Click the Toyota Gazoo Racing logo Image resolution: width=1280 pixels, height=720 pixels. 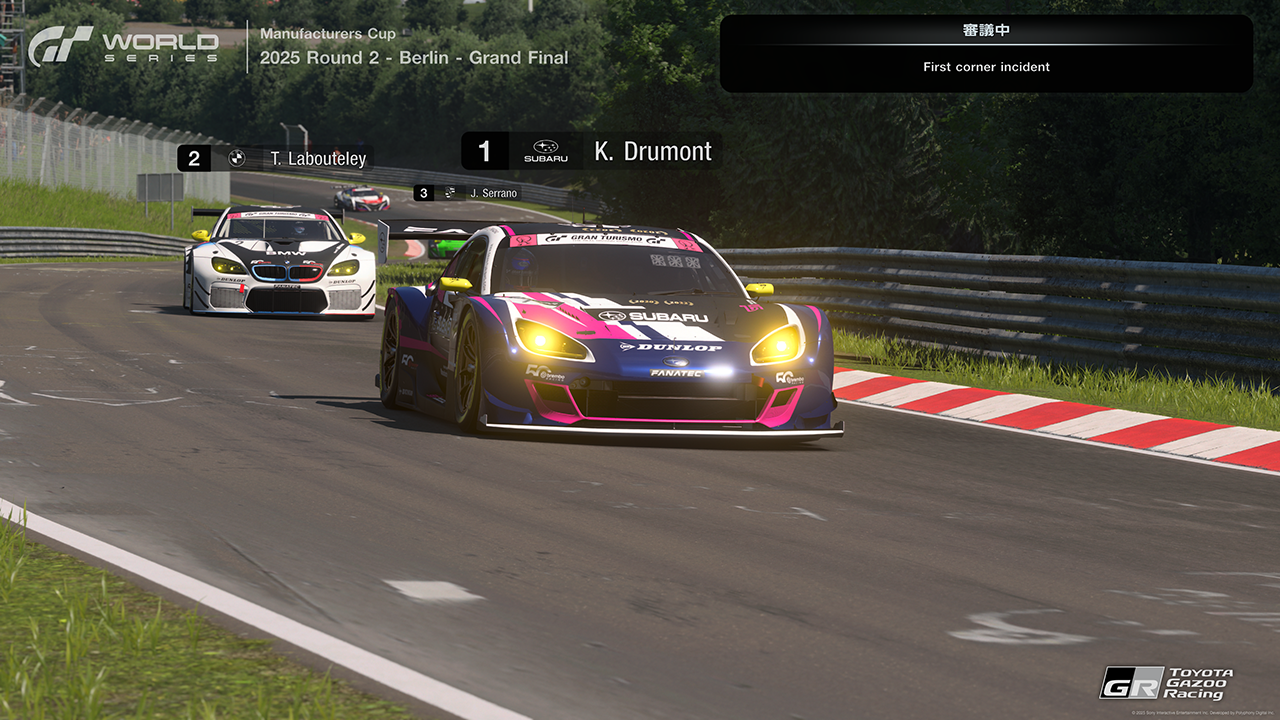[x=1166, y=683]
